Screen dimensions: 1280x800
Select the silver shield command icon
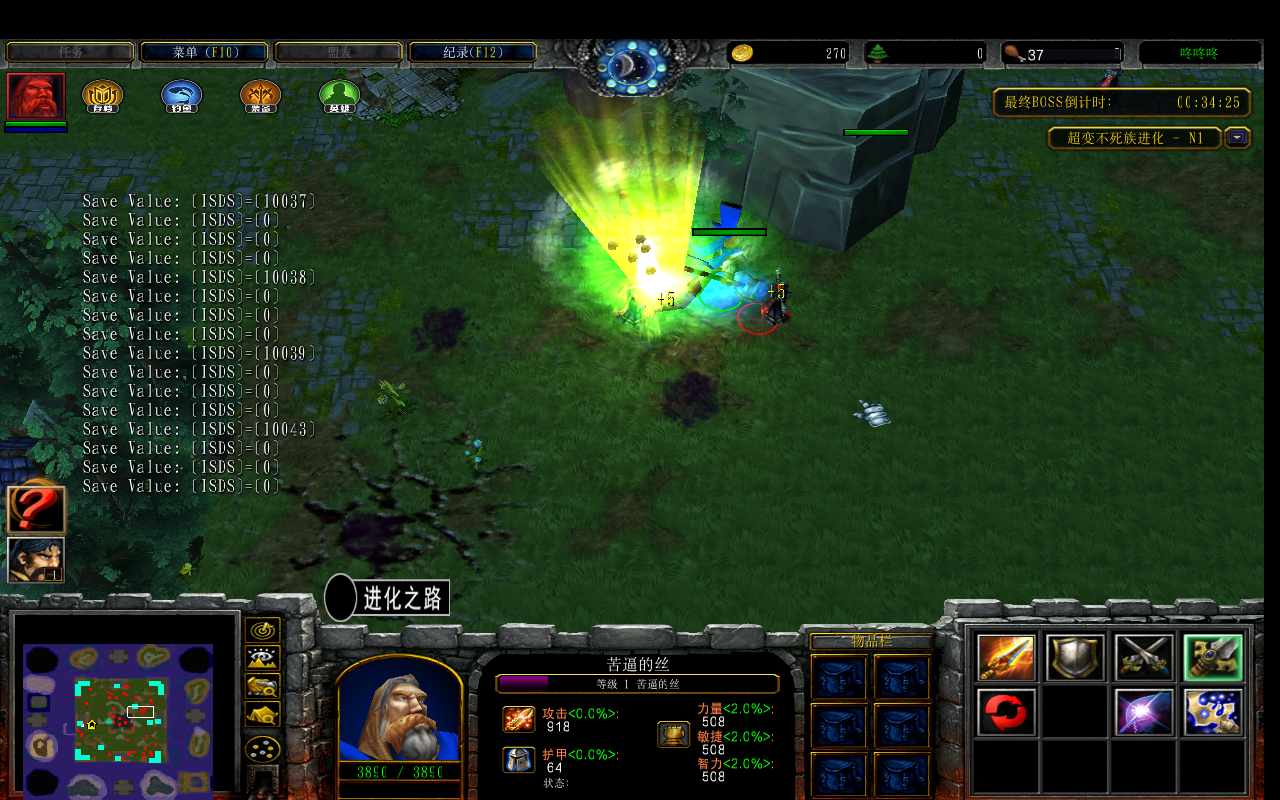(1075, 657)
